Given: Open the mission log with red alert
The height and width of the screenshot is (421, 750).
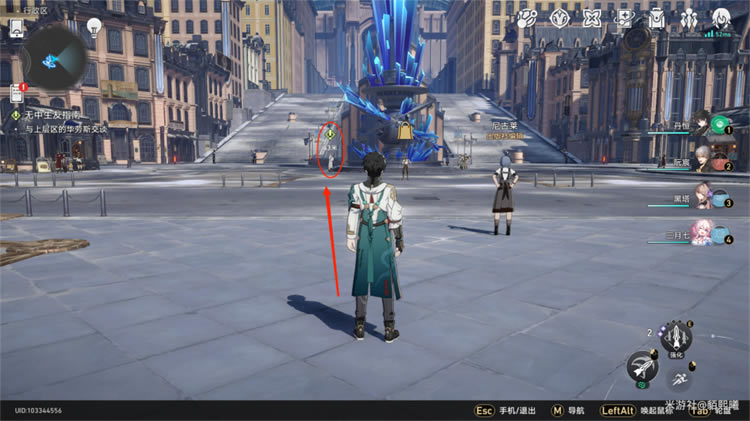Looking at the screenshot, I should point(17,94).
